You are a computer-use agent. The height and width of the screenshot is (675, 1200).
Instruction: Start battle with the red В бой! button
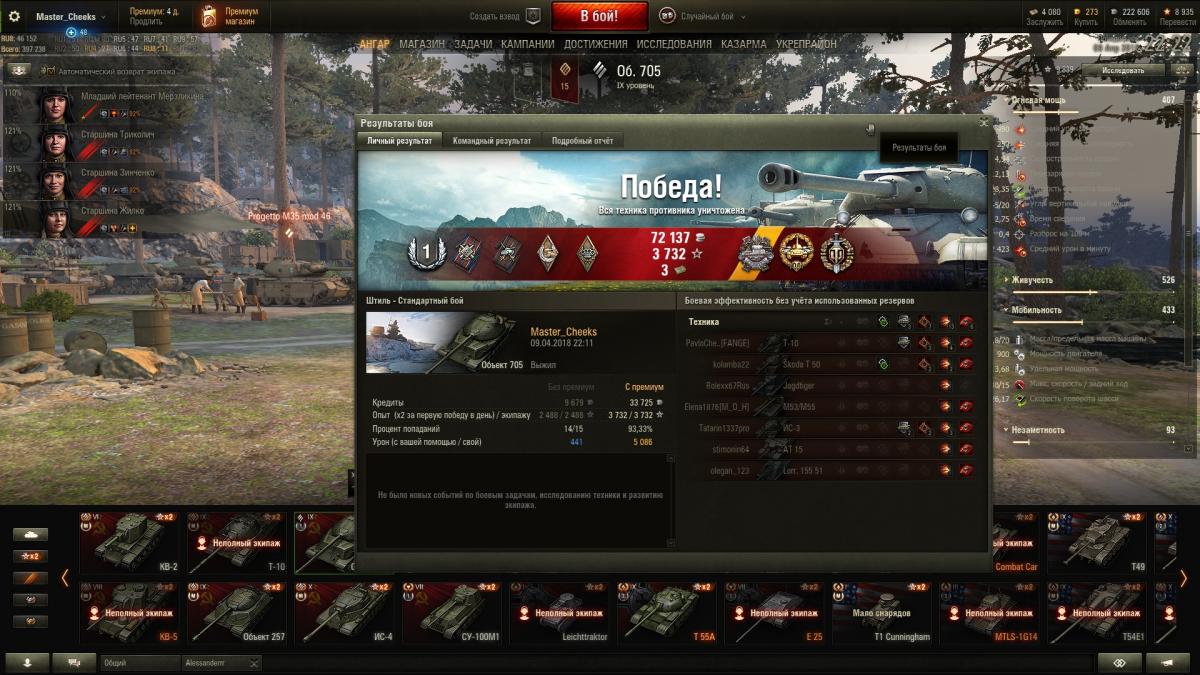[x=599, y=16]
